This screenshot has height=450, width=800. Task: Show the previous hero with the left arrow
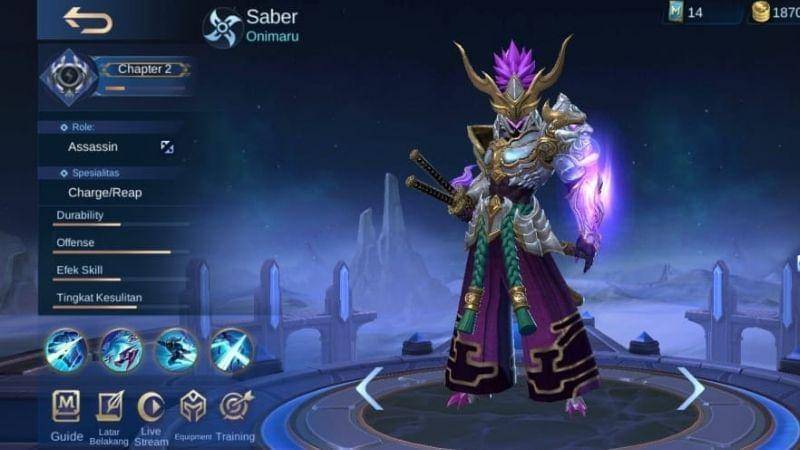(x=369, y=389)
